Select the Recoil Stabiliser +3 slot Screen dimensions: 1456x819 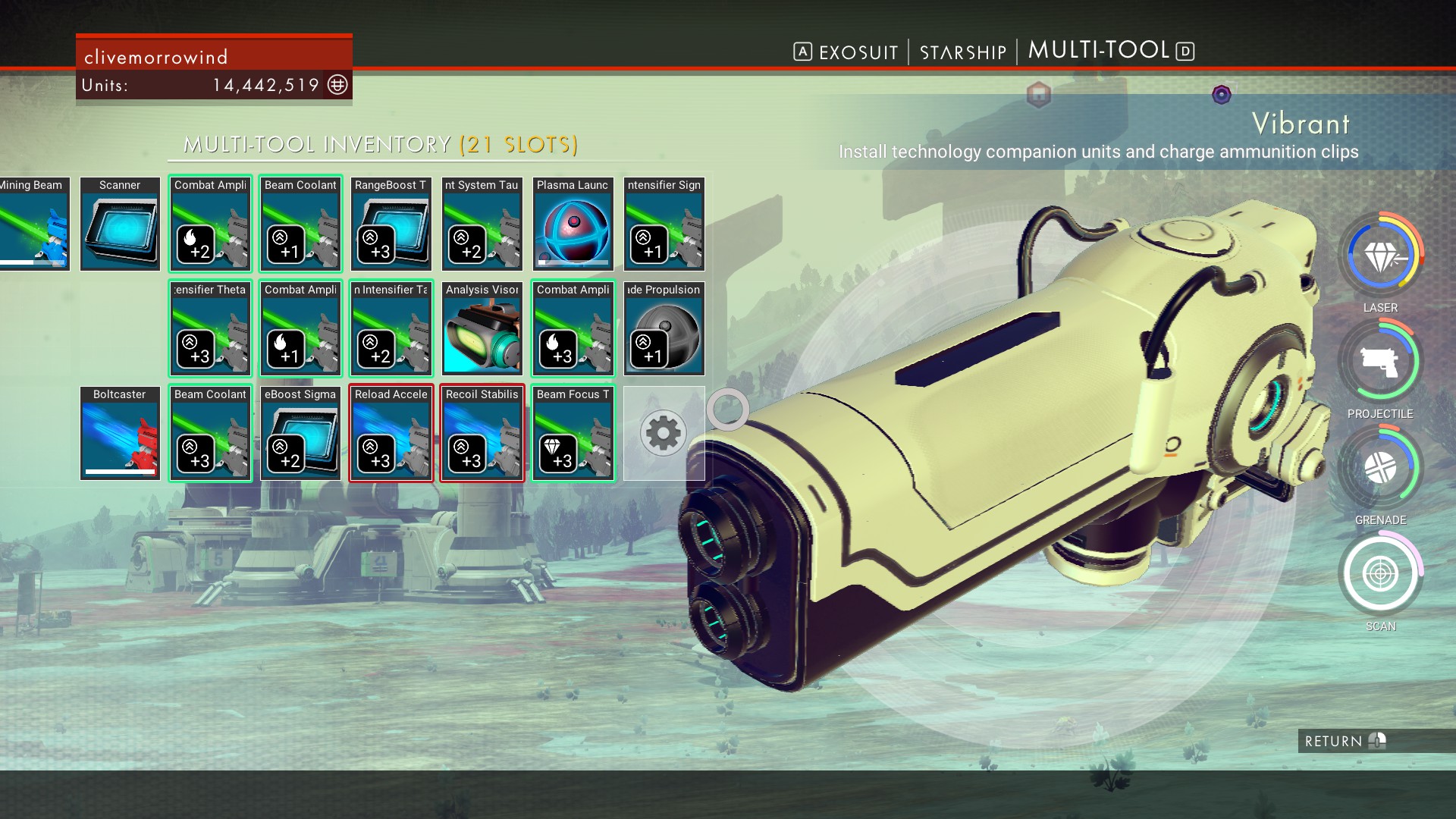[x=482, y=434]
